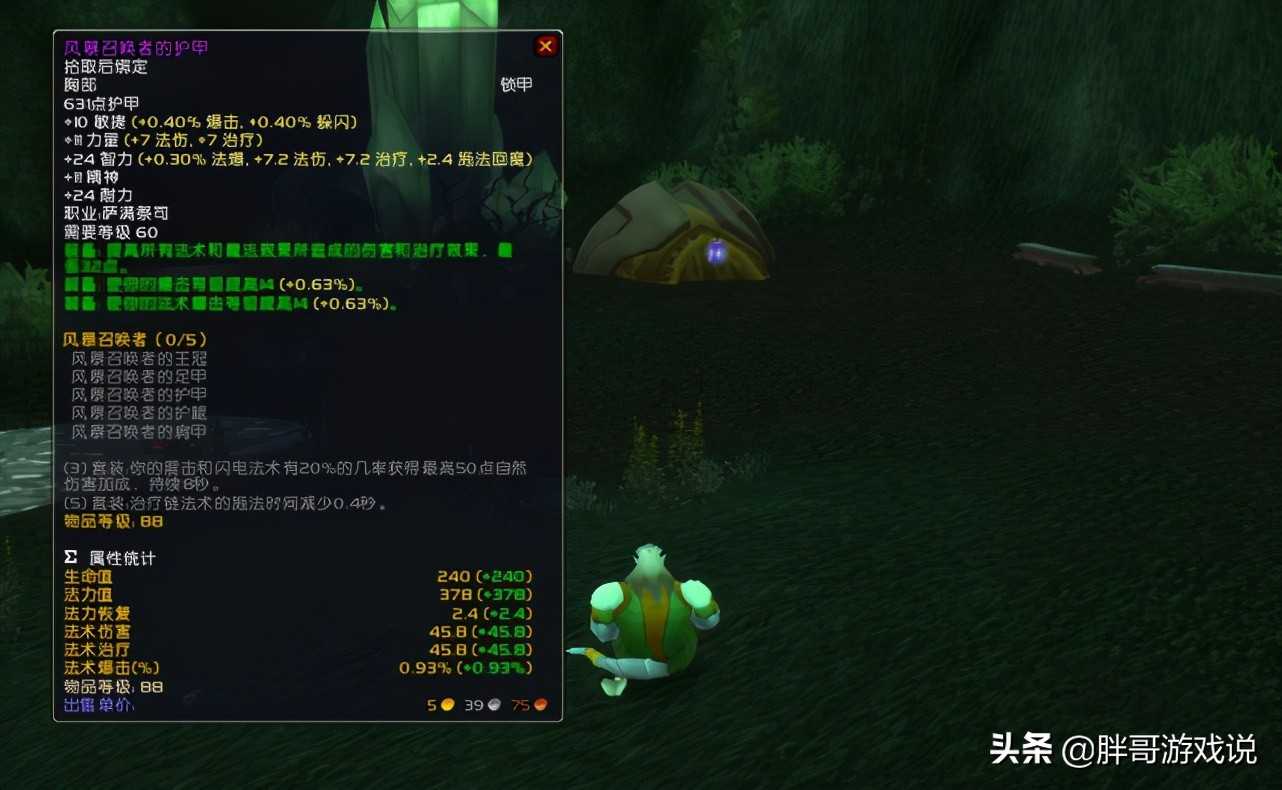Click the 生命值 240 stat row
Image resolution: width=1282 pixels, height=790 pixels.
click(x=90, y=577)
